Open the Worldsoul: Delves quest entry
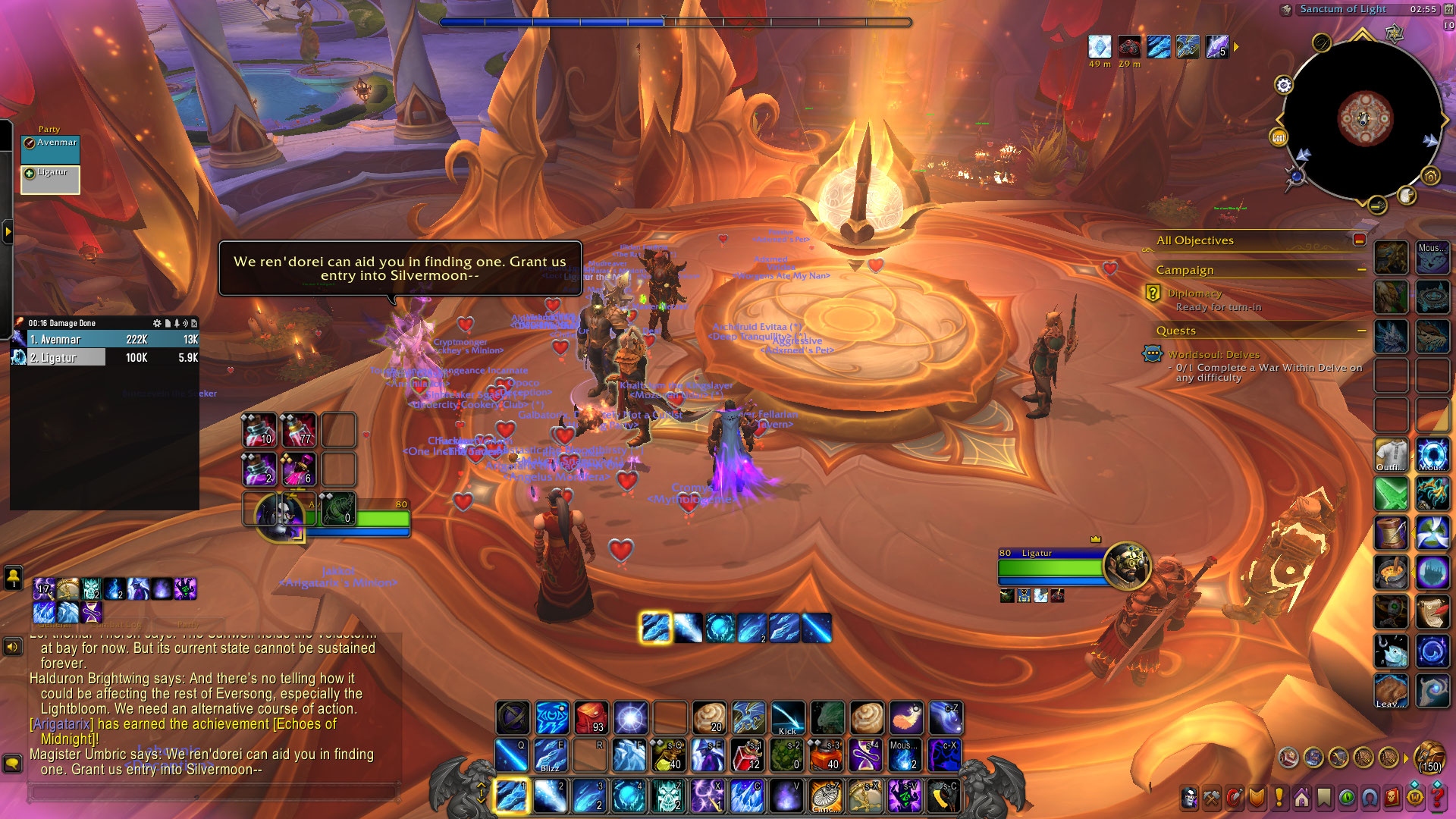 tap(1213, 355)
